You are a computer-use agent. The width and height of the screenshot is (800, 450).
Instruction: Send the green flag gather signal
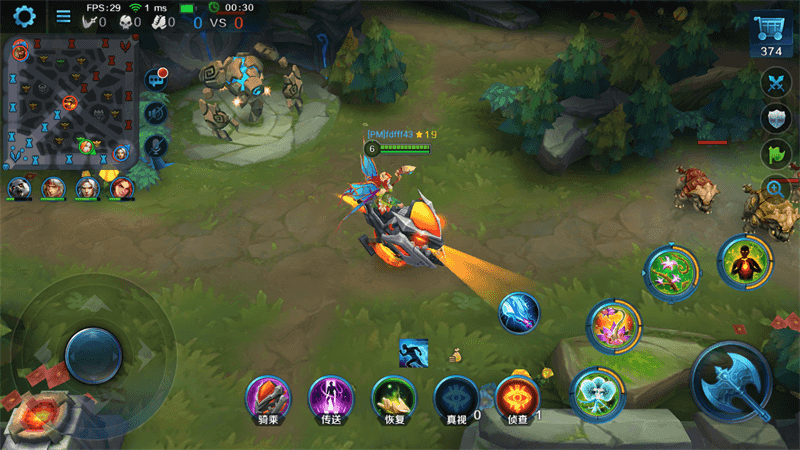pos(776,154)
